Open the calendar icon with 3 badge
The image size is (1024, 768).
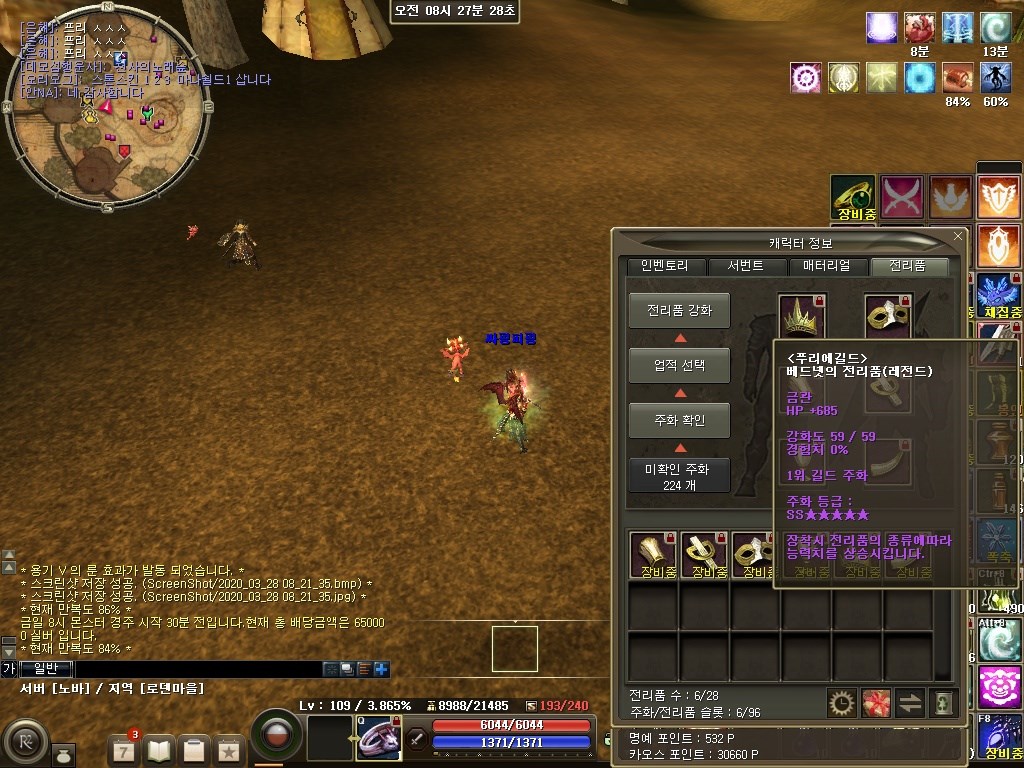pos(124,748)
